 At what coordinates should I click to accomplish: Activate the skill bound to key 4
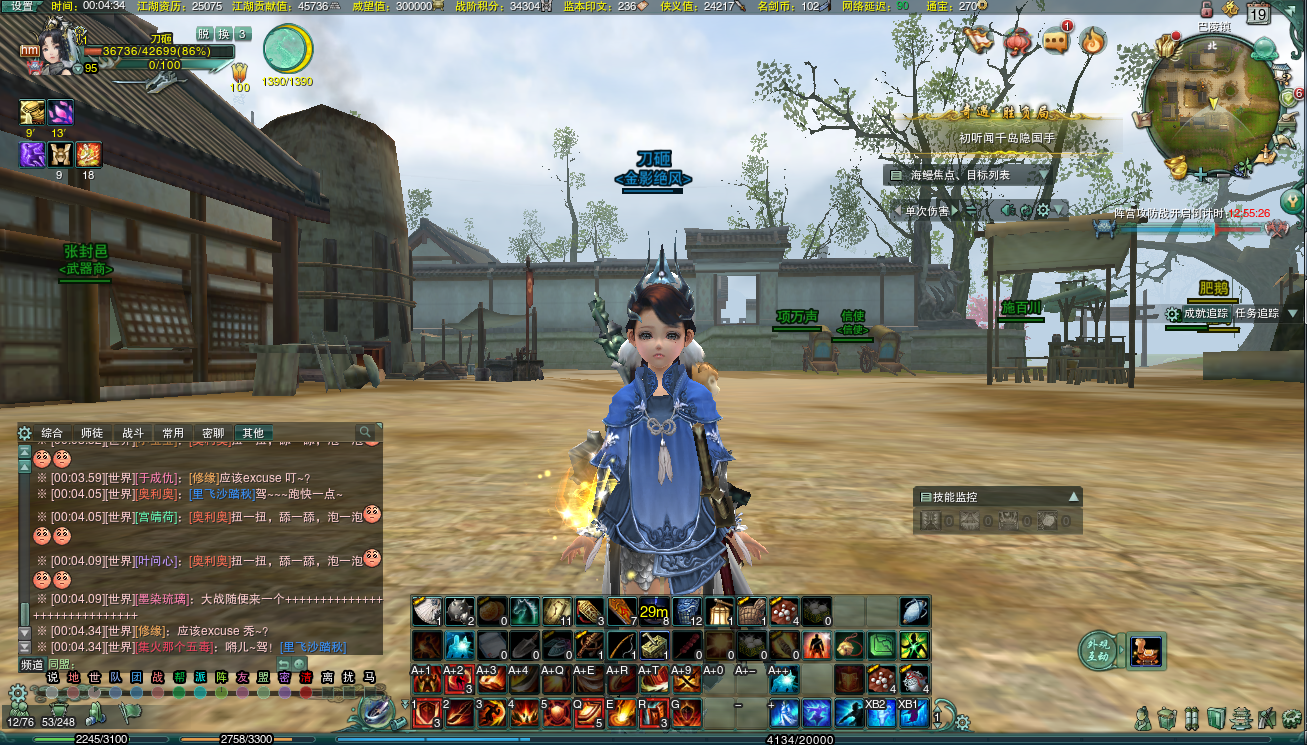pyautogui.click(x=523, y=713)
